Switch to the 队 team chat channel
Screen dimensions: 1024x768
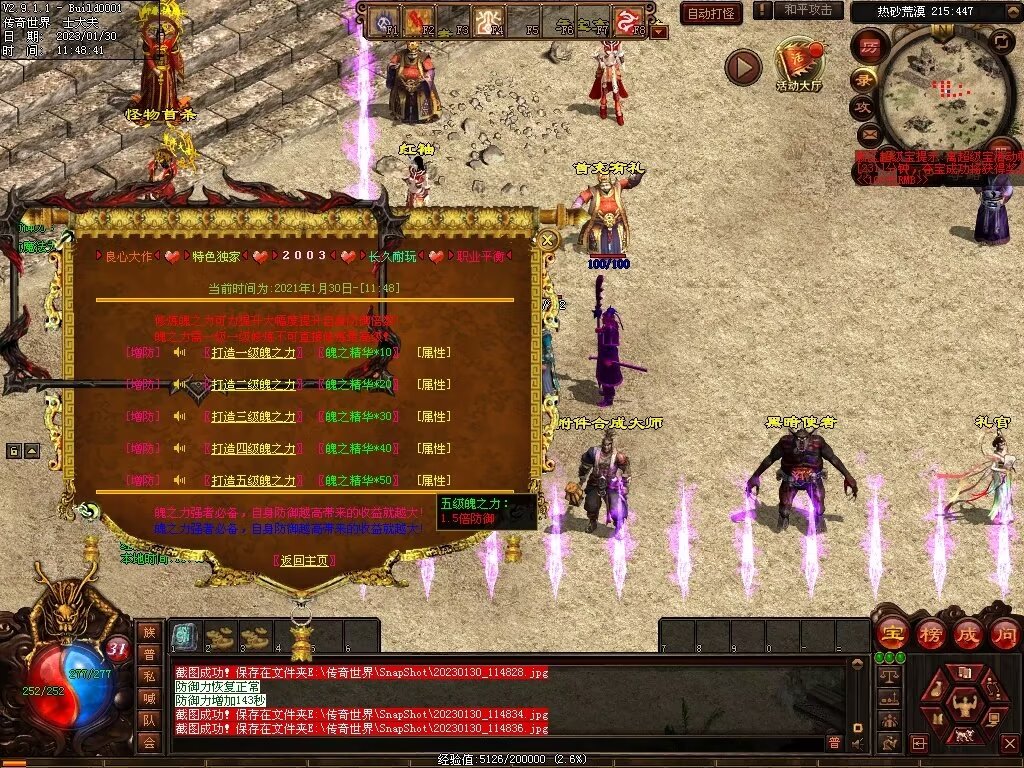149,720
